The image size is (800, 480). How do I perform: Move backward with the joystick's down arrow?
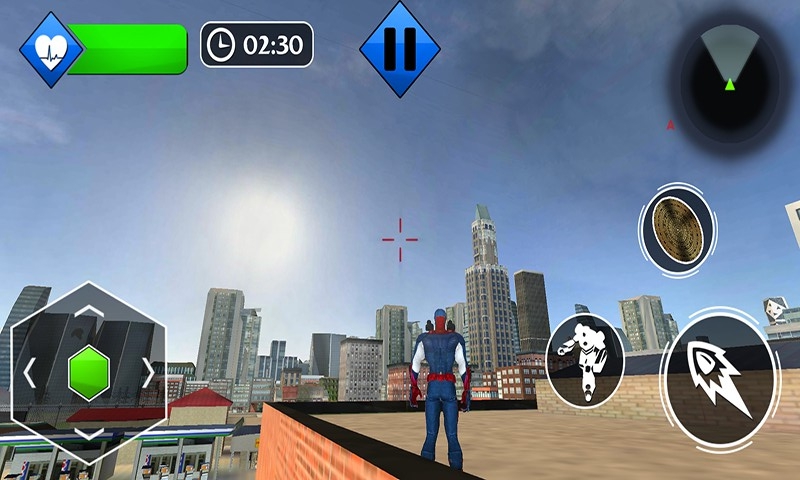[88, 434]
